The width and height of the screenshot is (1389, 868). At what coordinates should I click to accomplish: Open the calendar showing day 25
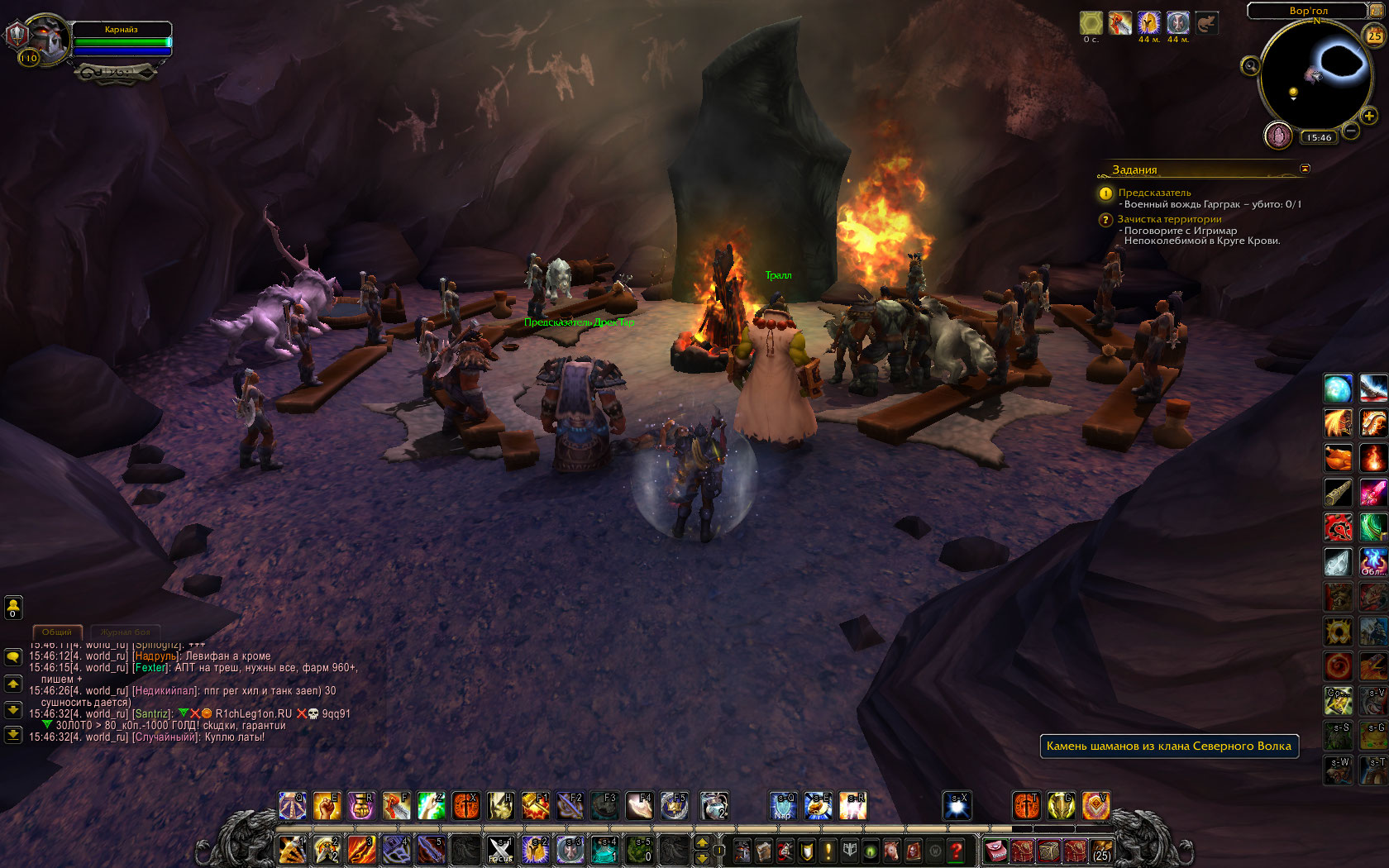tap(1374, 36)
